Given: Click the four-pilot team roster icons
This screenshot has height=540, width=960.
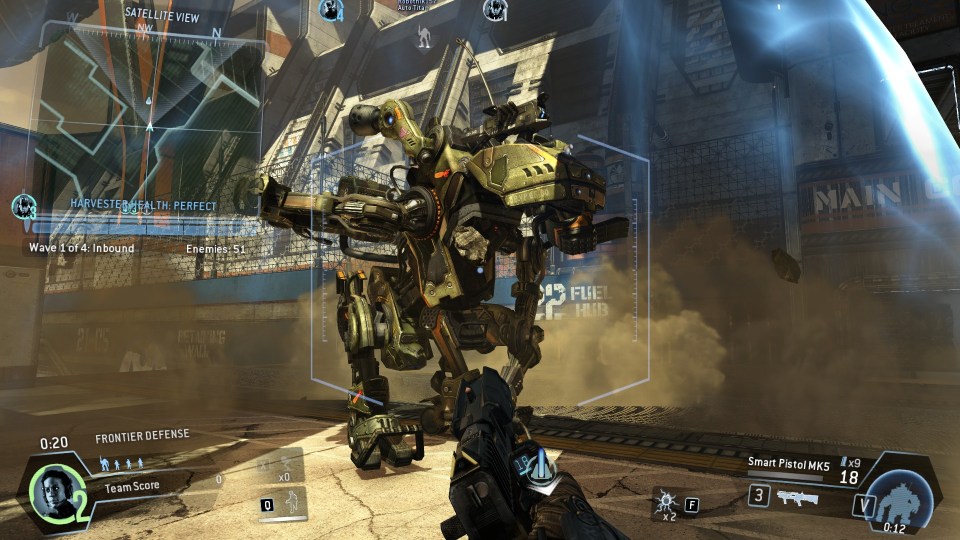Looking at the screenshot, I should 122,463.
